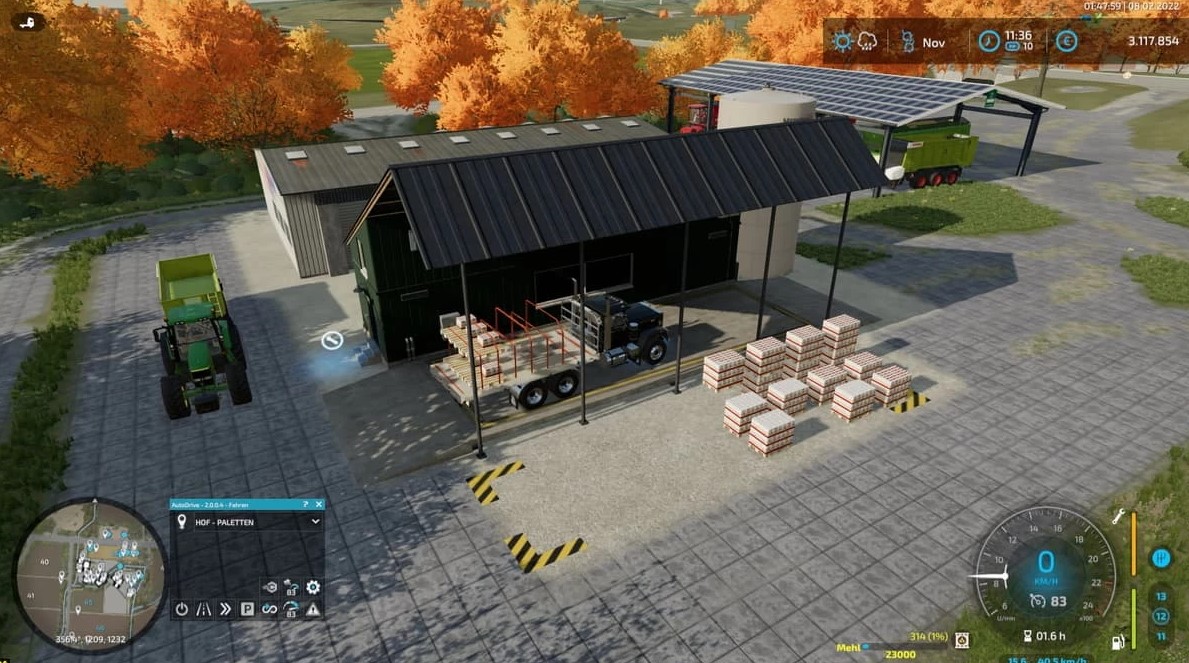The width and height of the screenshot is (1189, 663).
Task: Open AutoDrive settings gear
Action: 313,587
